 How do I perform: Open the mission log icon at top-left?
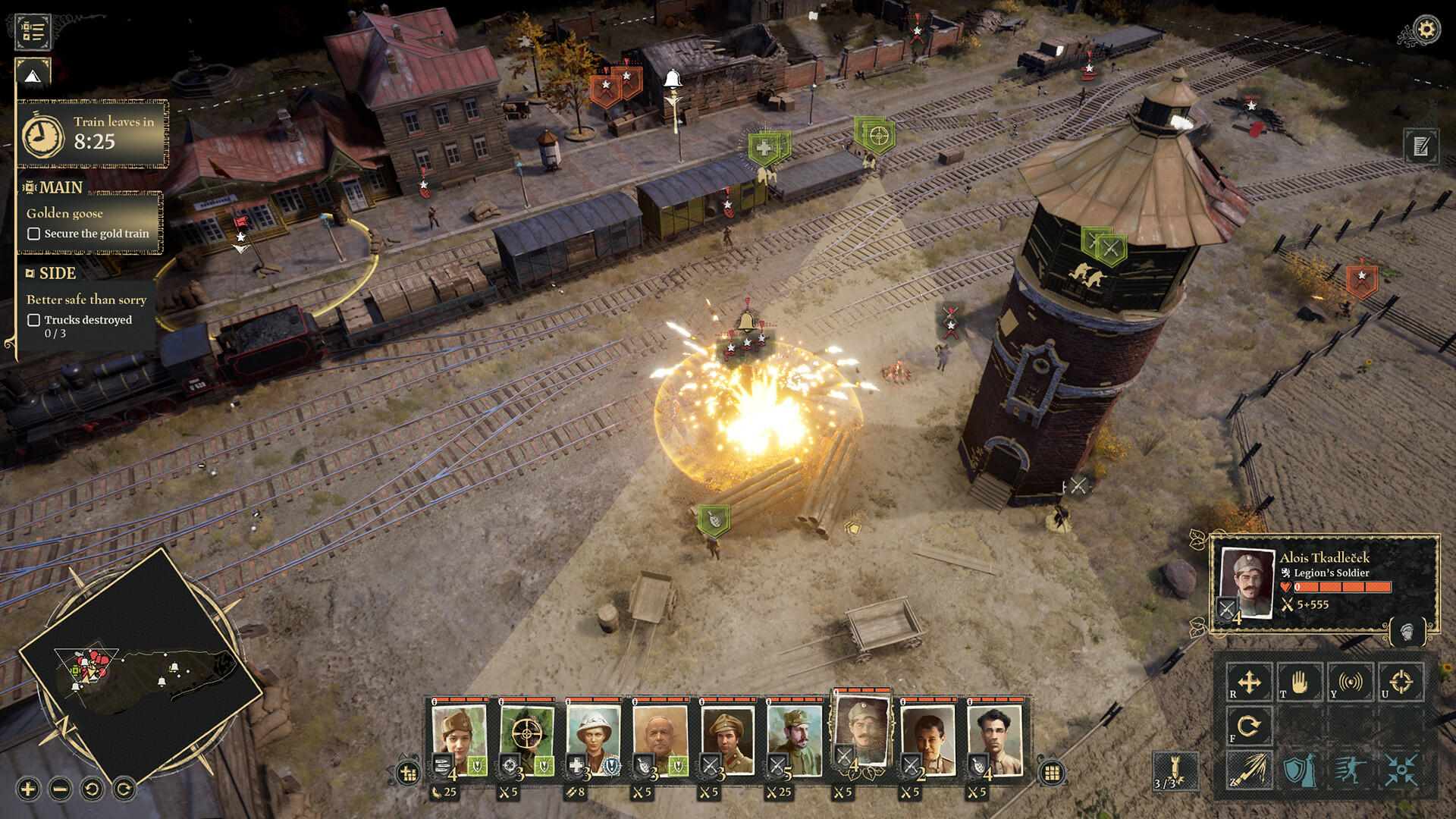(32, 30)
